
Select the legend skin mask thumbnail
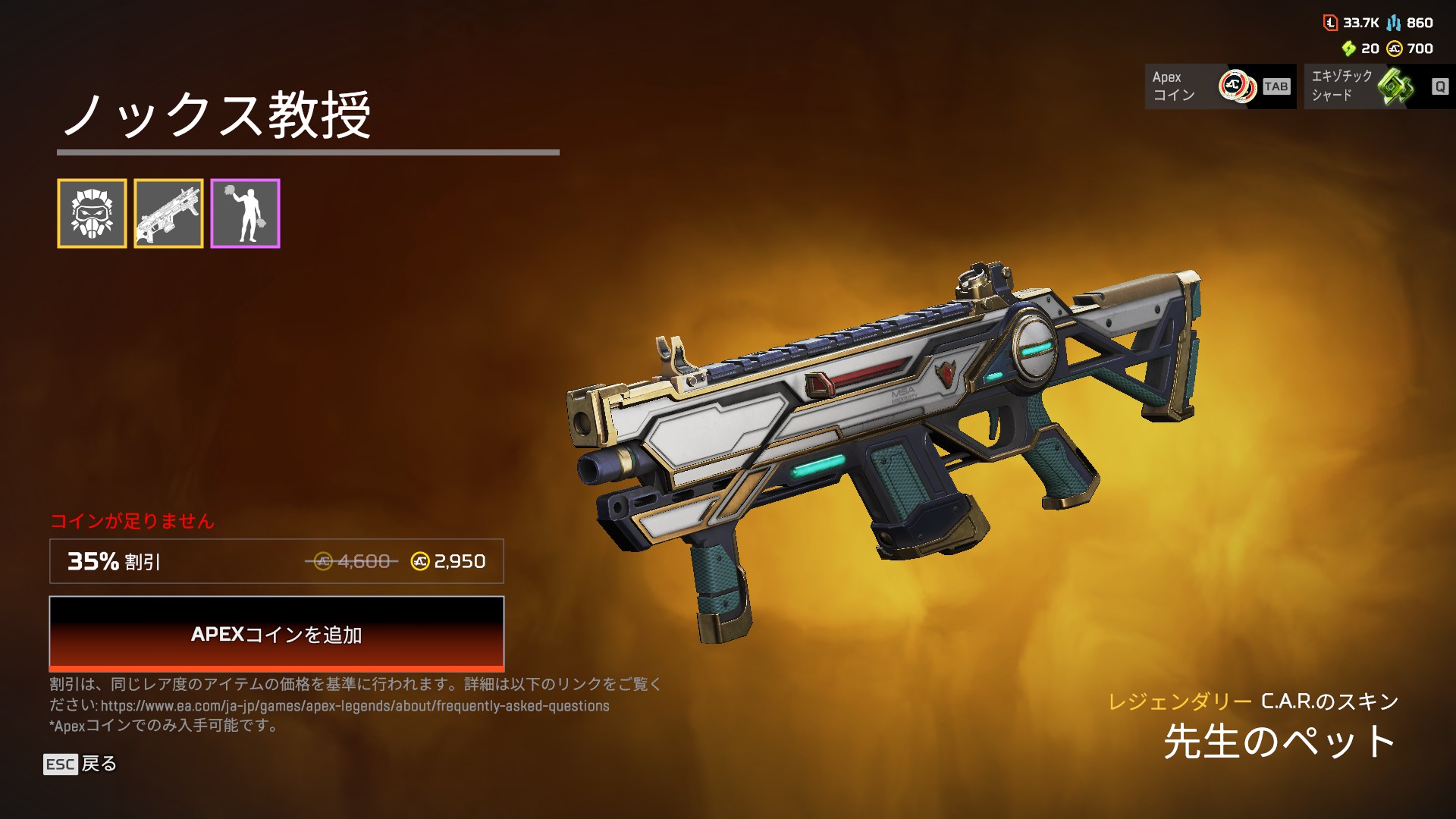(92, 213)
